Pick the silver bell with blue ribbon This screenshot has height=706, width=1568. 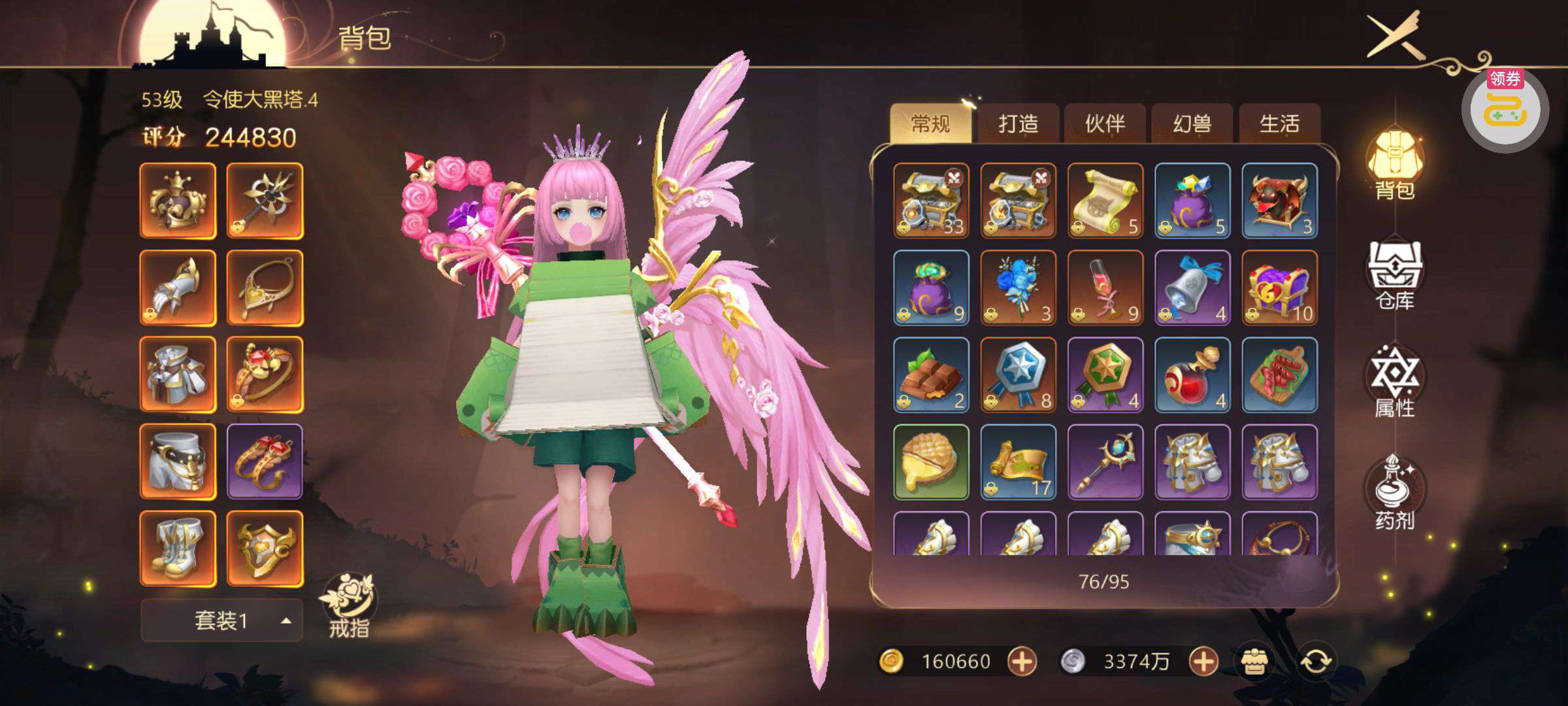point(1192,288)
